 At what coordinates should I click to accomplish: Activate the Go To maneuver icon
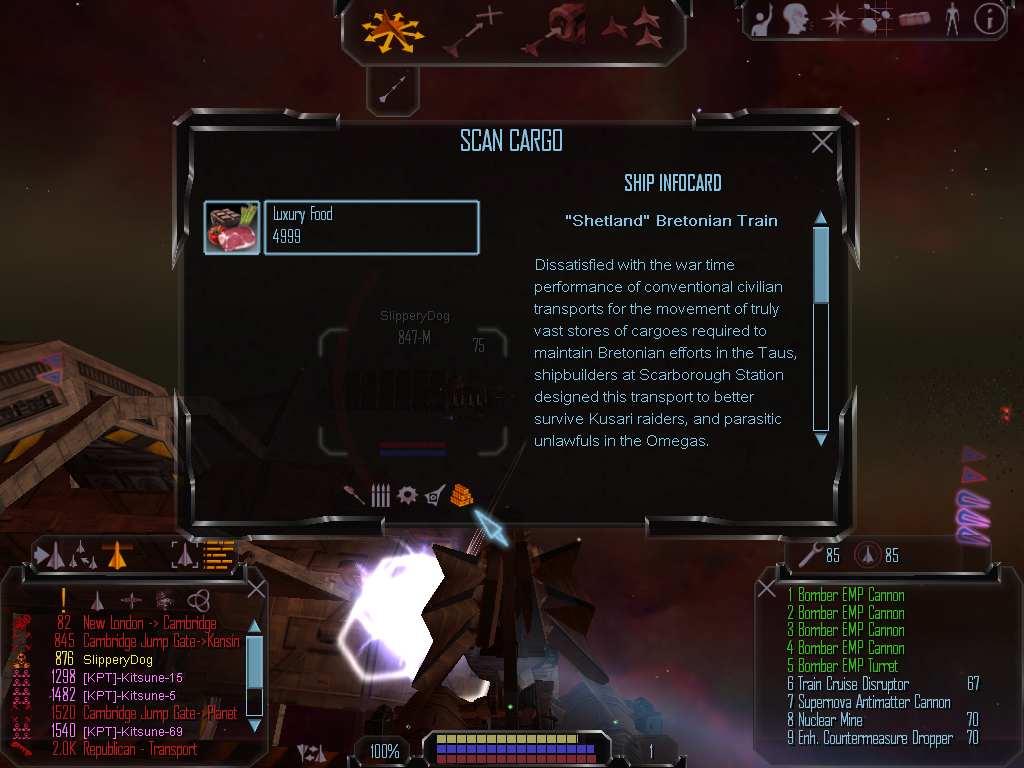[472, 30]
